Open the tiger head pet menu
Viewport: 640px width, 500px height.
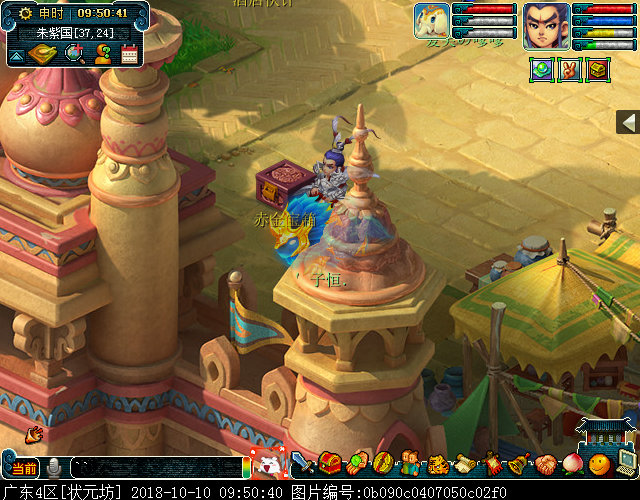tap(438, 464)
